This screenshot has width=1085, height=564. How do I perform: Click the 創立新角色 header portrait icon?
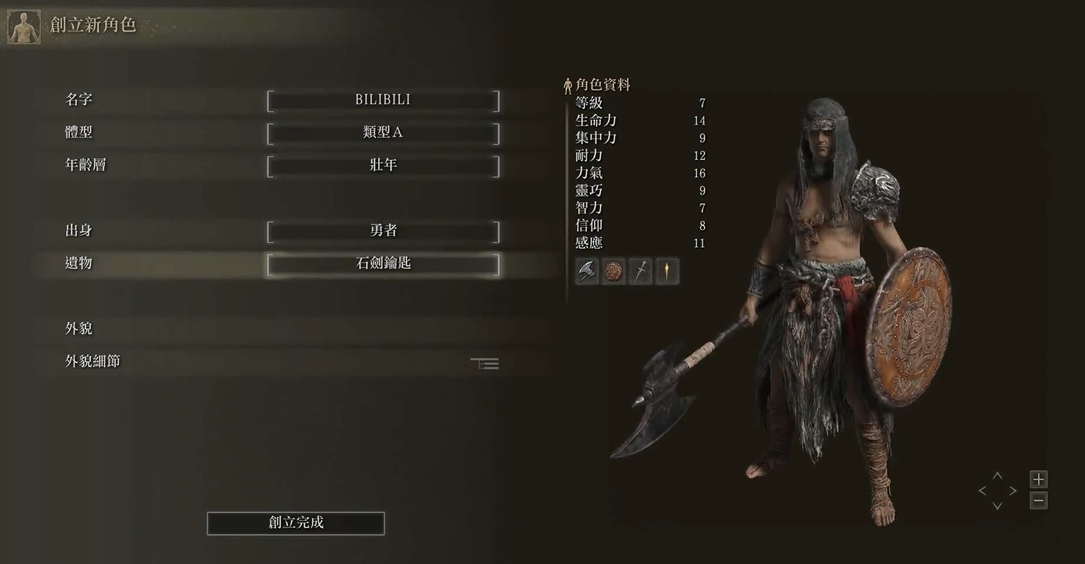pyautogui.click(x=24, y=27)
